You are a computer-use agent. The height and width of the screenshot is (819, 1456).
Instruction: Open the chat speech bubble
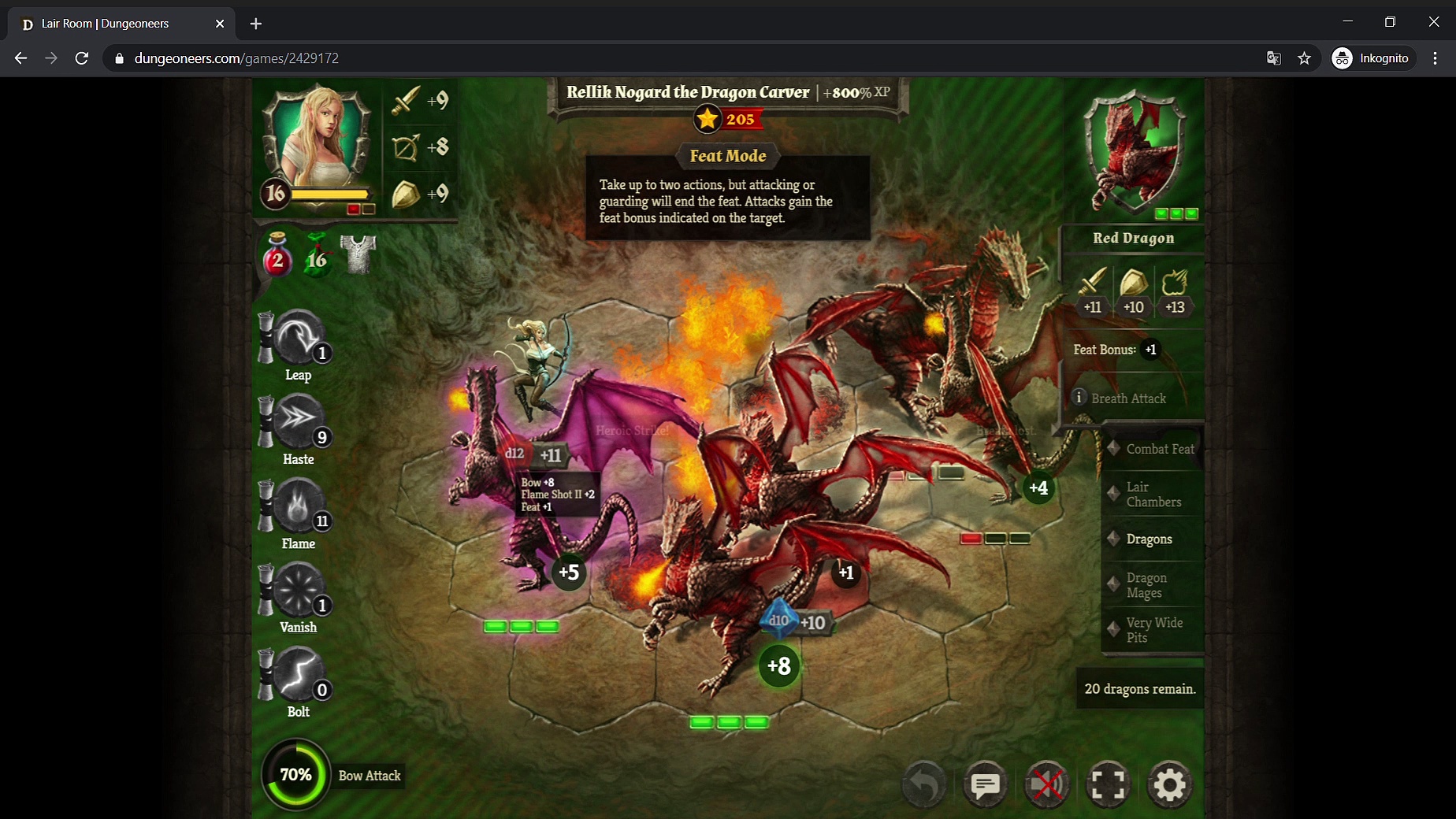point(985,784)
